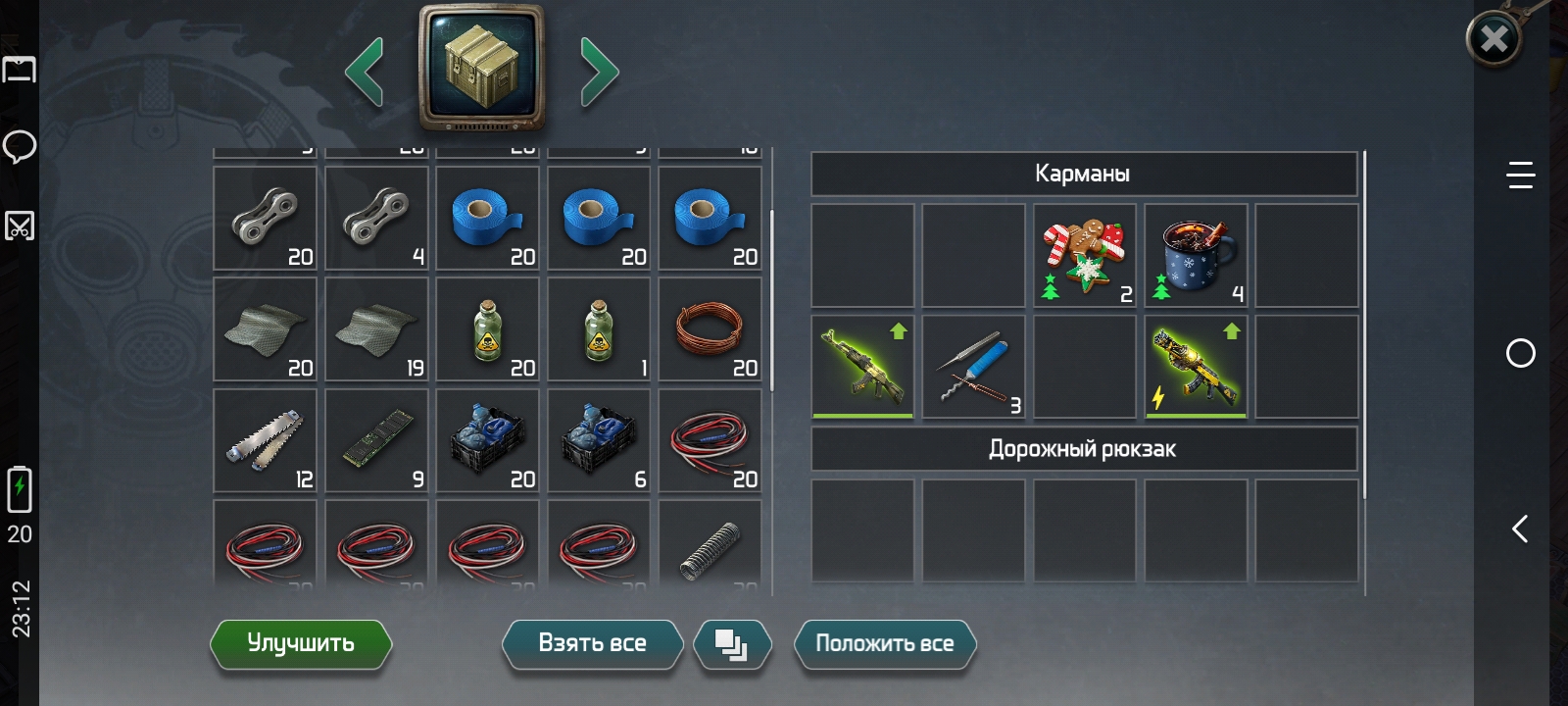
Task: Take everything with Взять все
Action: (x=592, y=643)
